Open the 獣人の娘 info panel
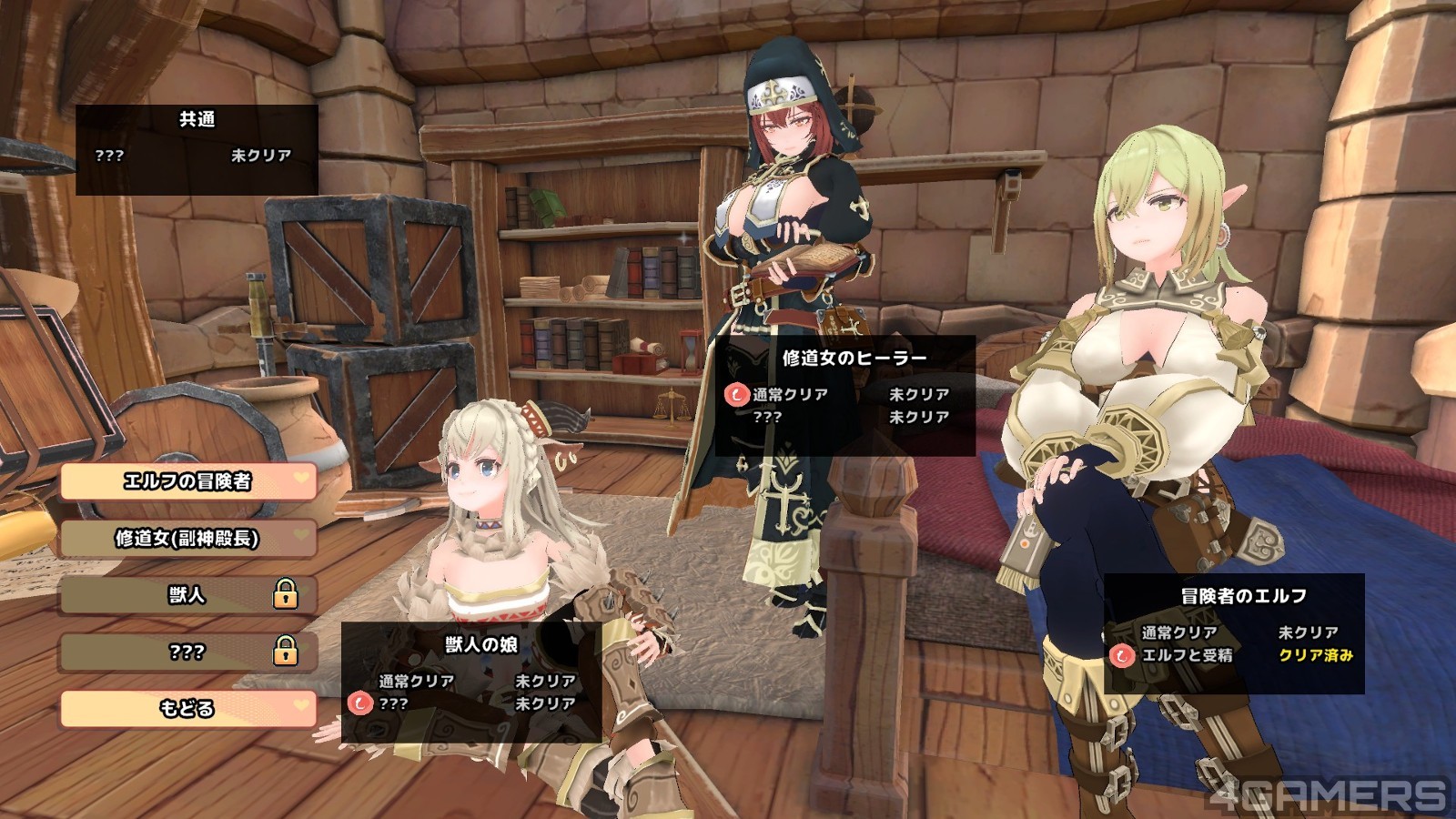1456x819 pixels. coord(471,679)
